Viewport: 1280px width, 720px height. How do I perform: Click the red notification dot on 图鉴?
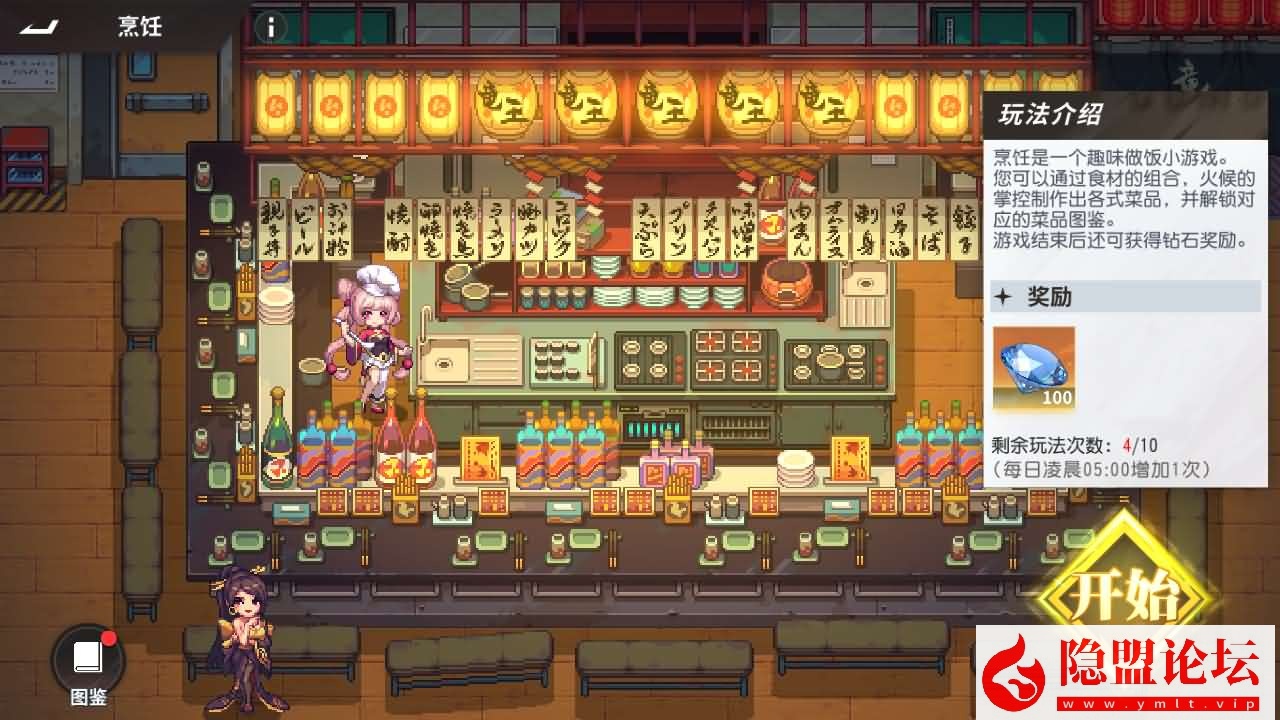click(x=108, y=639)
